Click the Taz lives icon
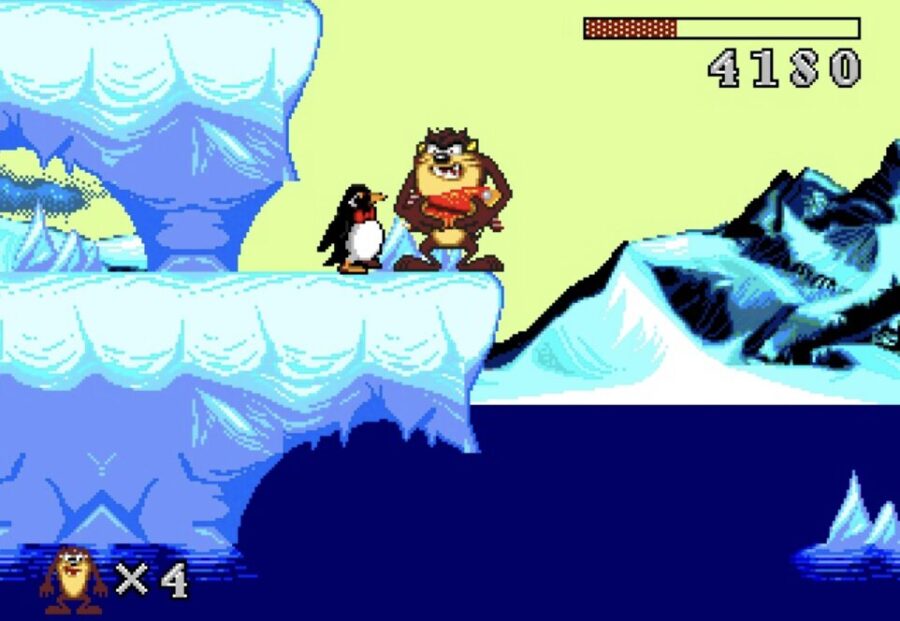 click(73, 580)
